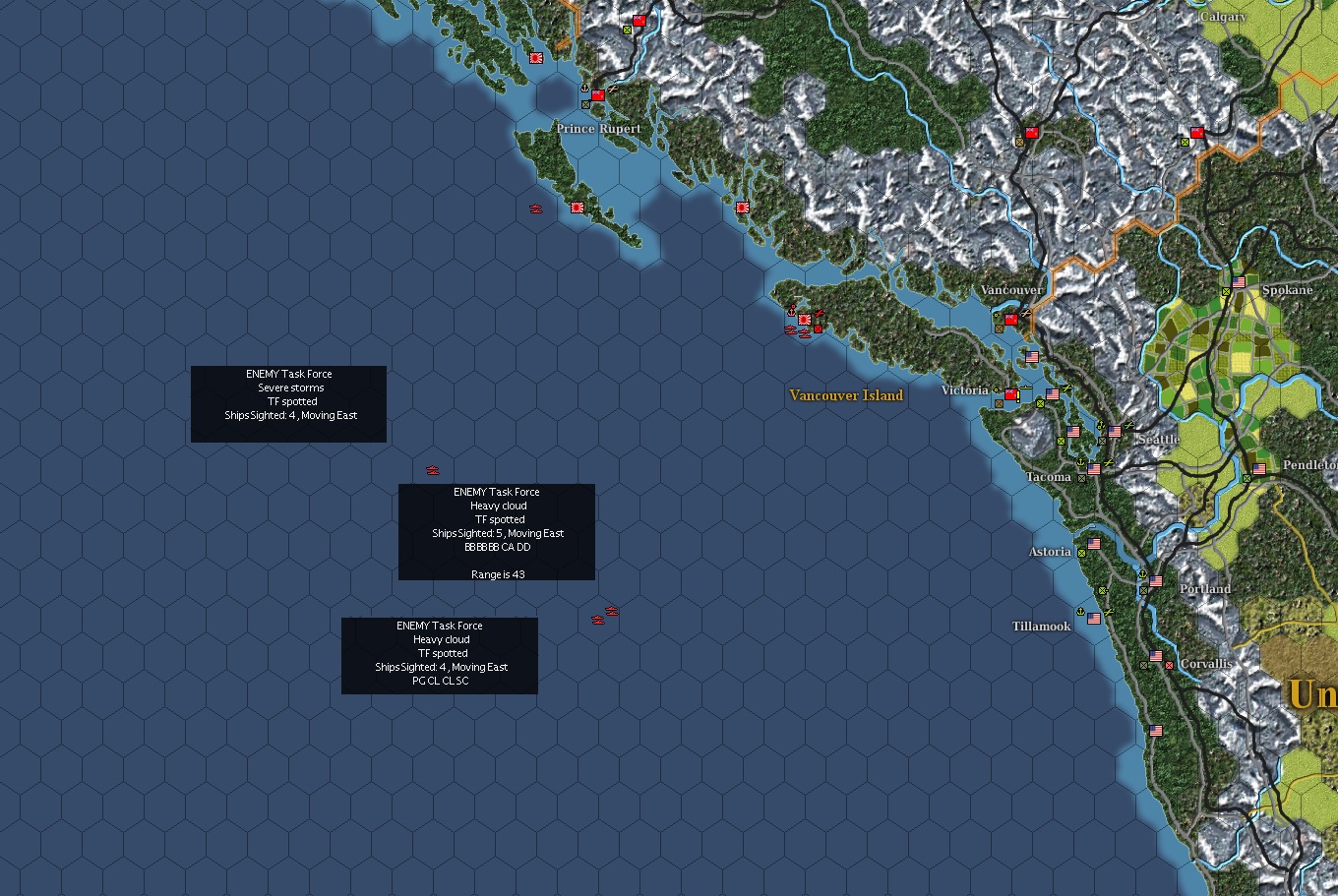1338x896 pixels.
Task: Select the US flag base at Tacoma
Action: point(1093,469)
